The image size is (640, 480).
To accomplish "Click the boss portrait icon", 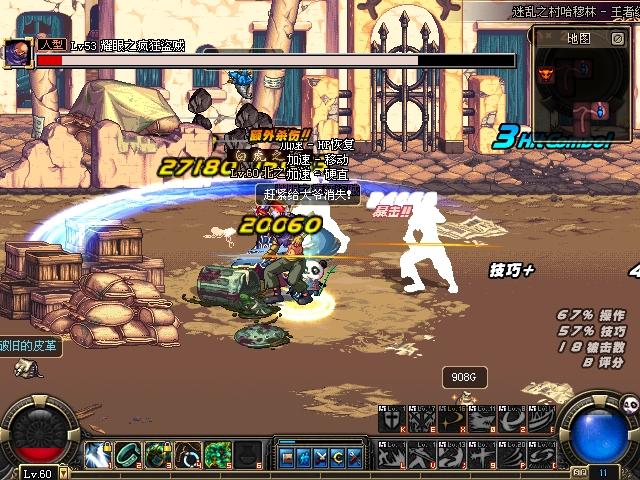I will coord(17,54).
